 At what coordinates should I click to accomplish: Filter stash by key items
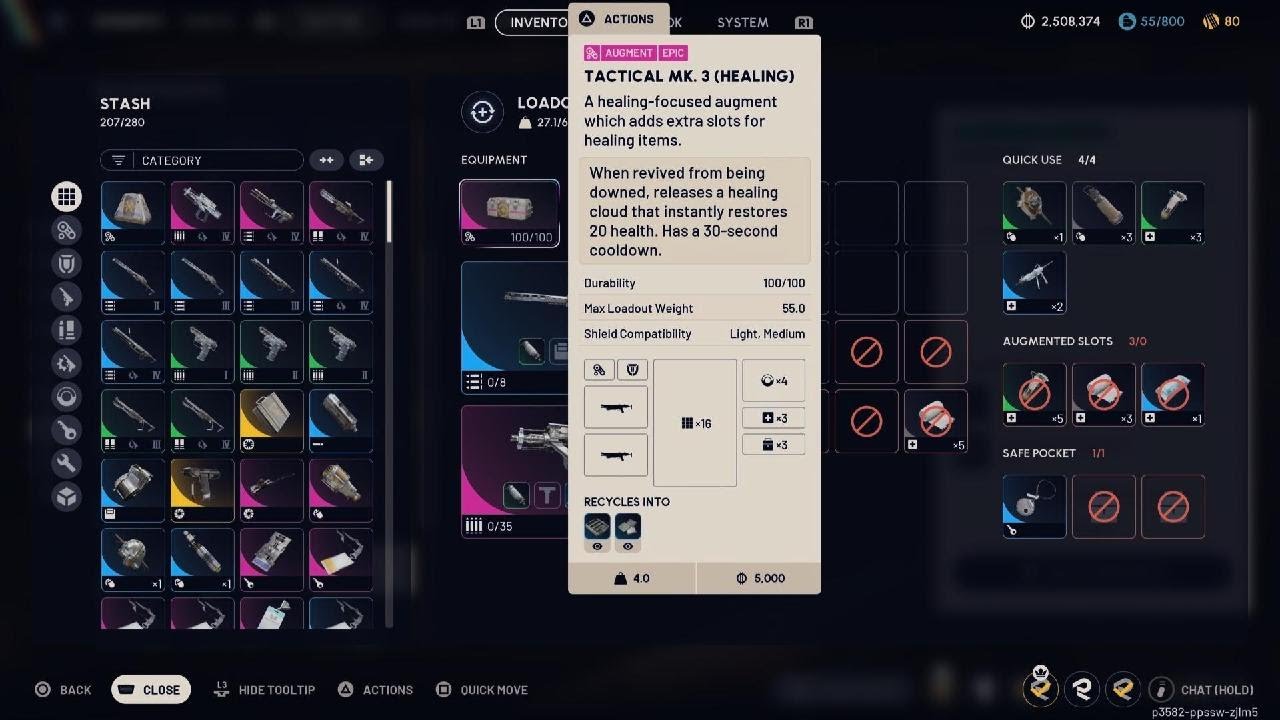pos(67,430)
